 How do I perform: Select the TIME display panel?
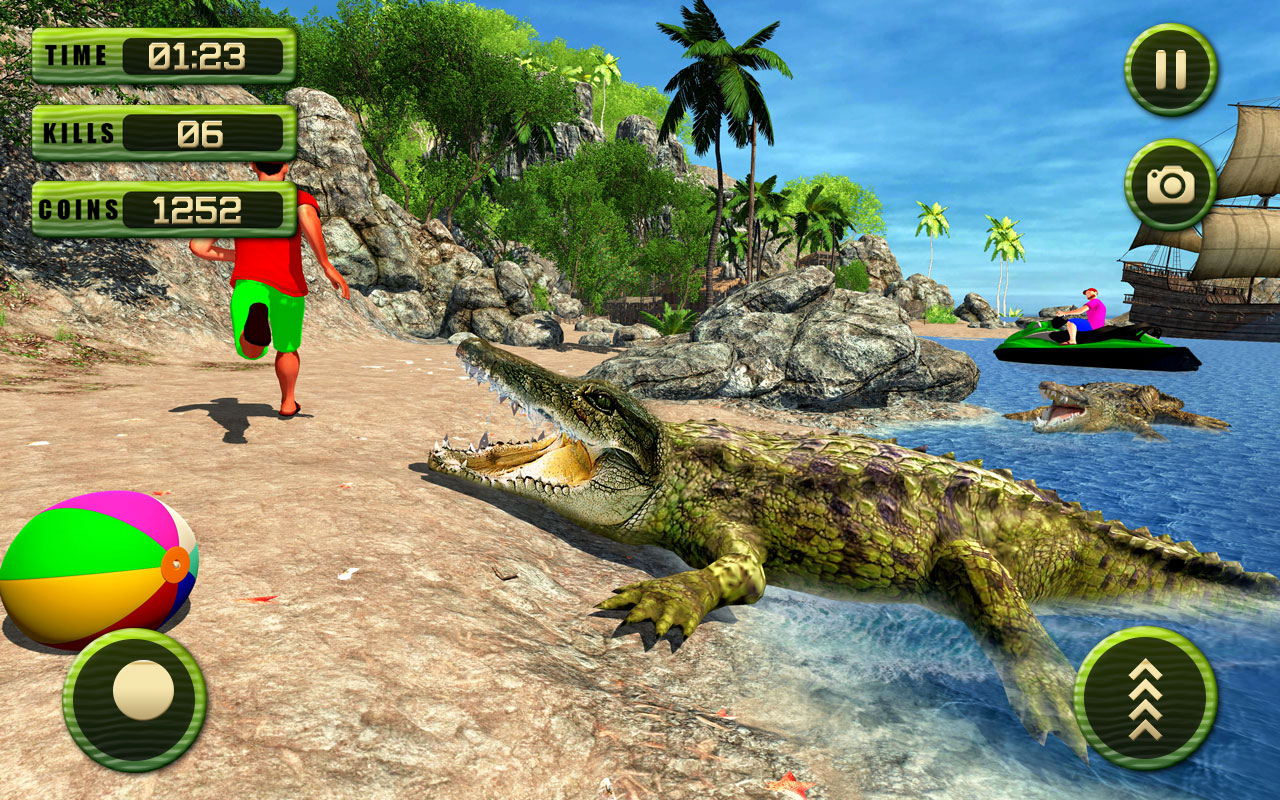tap(163, 55)
